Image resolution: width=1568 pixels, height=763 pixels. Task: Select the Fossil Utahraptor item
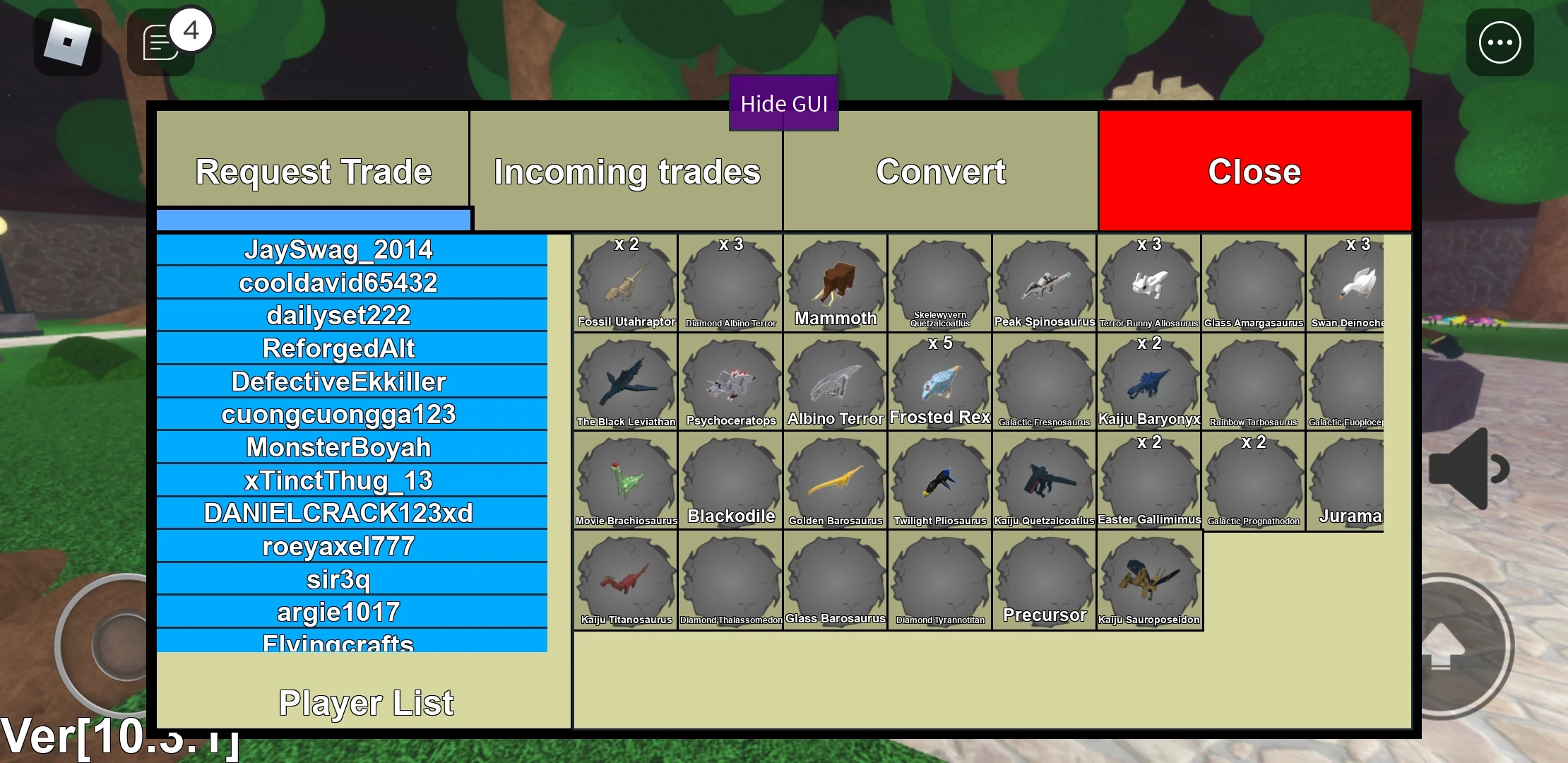[624, 283]
